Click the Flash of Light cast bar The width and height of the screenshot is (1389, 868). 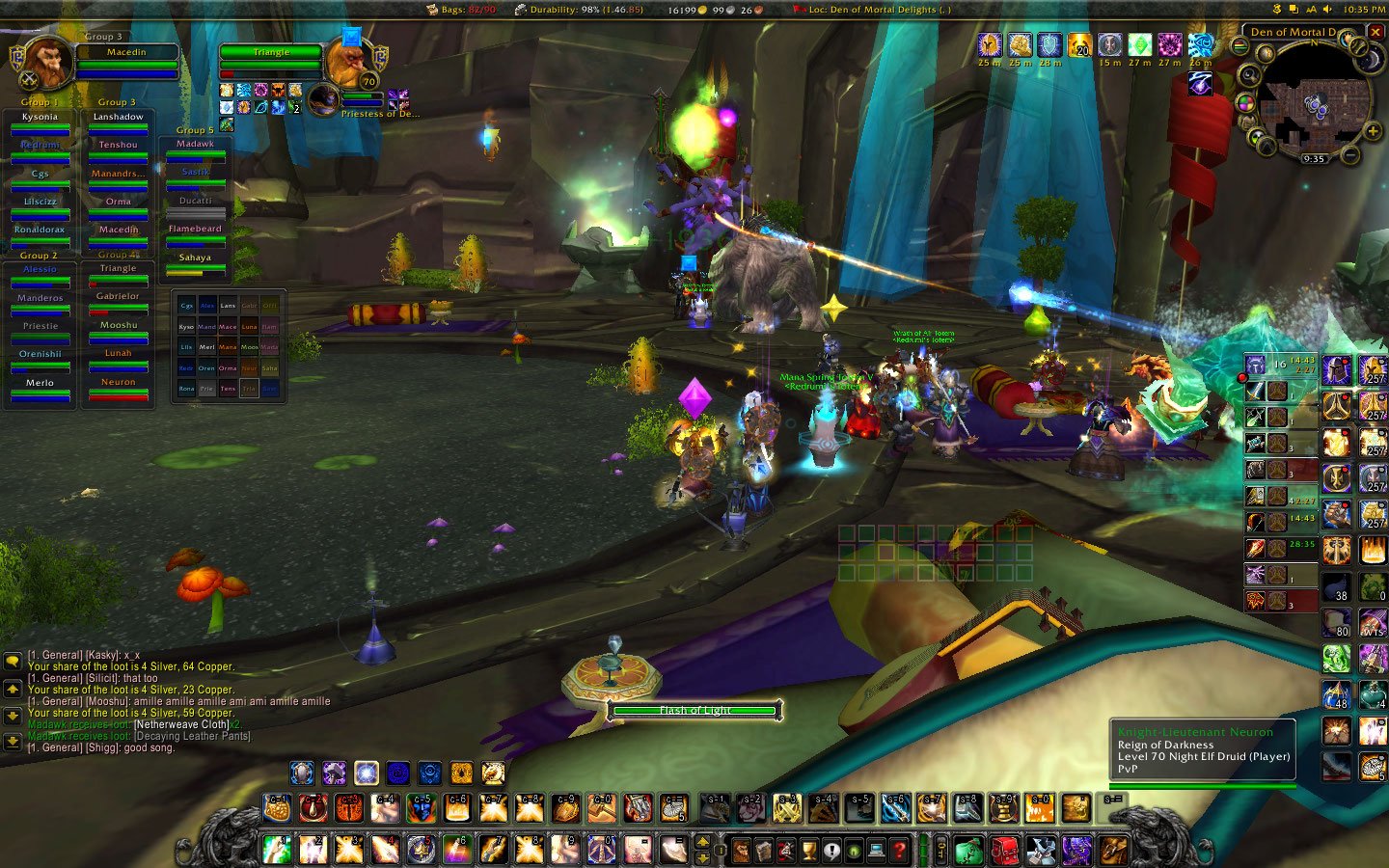(x=694, y=709)
